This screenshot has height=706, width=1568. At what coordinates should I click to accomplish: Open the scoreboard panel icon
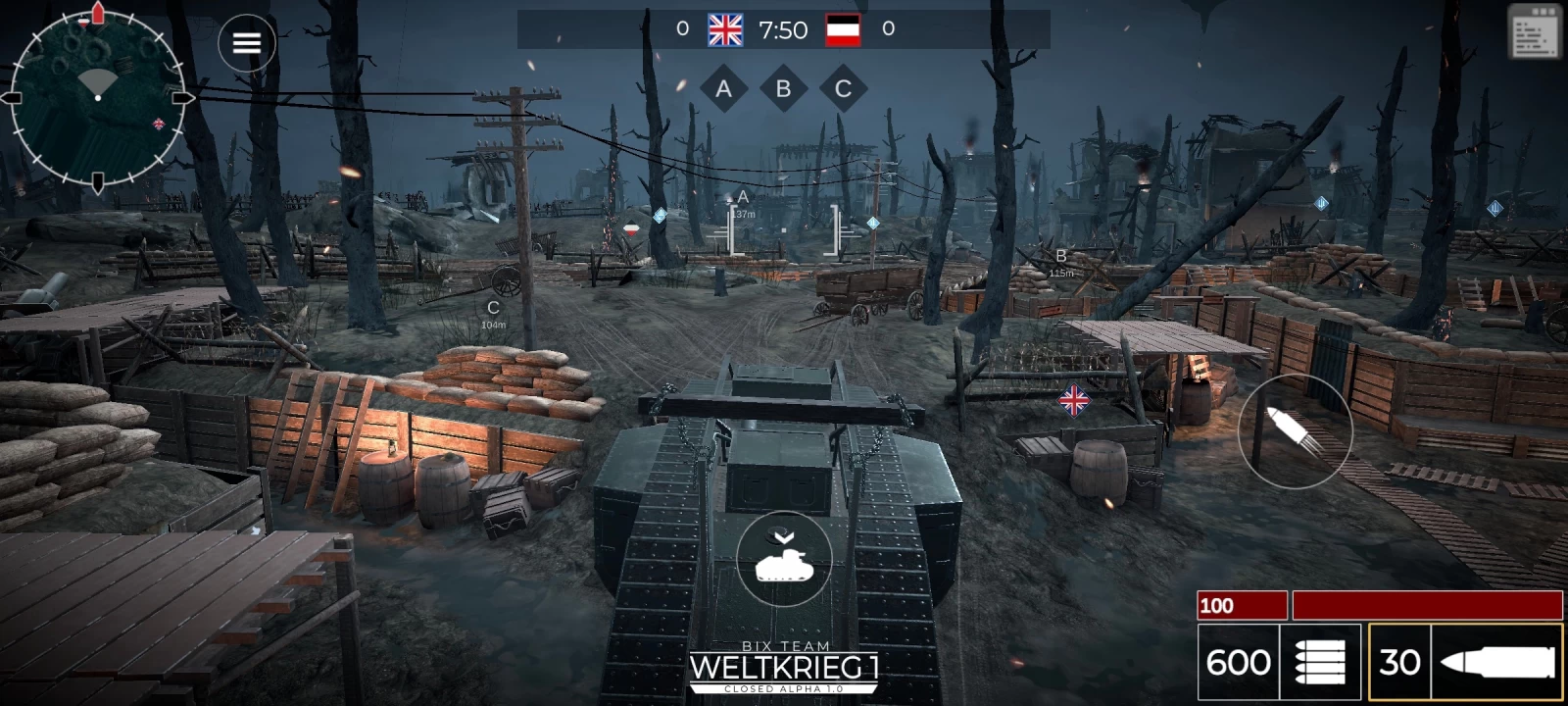1534,31
